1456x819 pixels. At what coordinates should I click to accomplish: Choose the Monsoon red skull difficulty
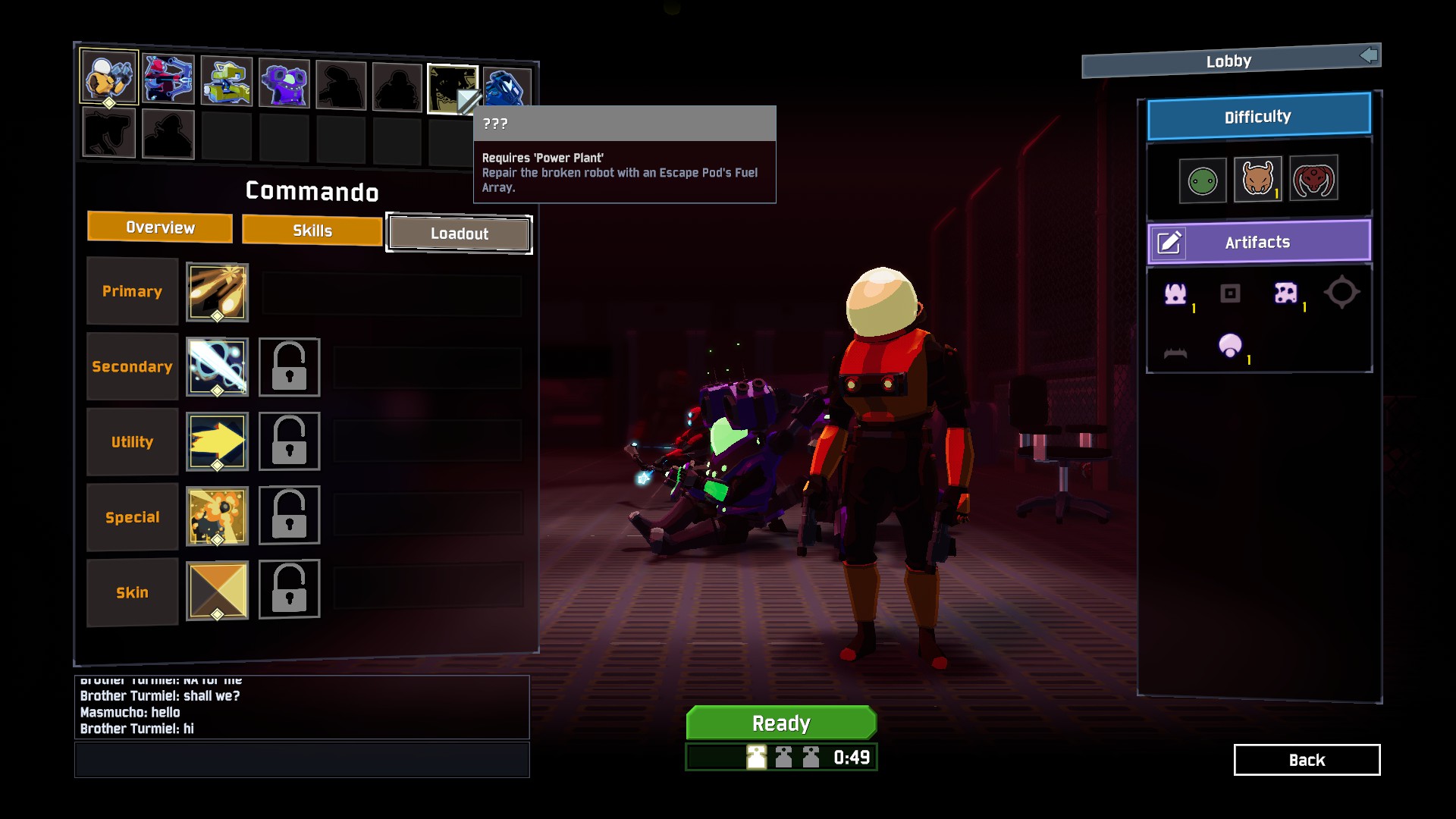1315,180
